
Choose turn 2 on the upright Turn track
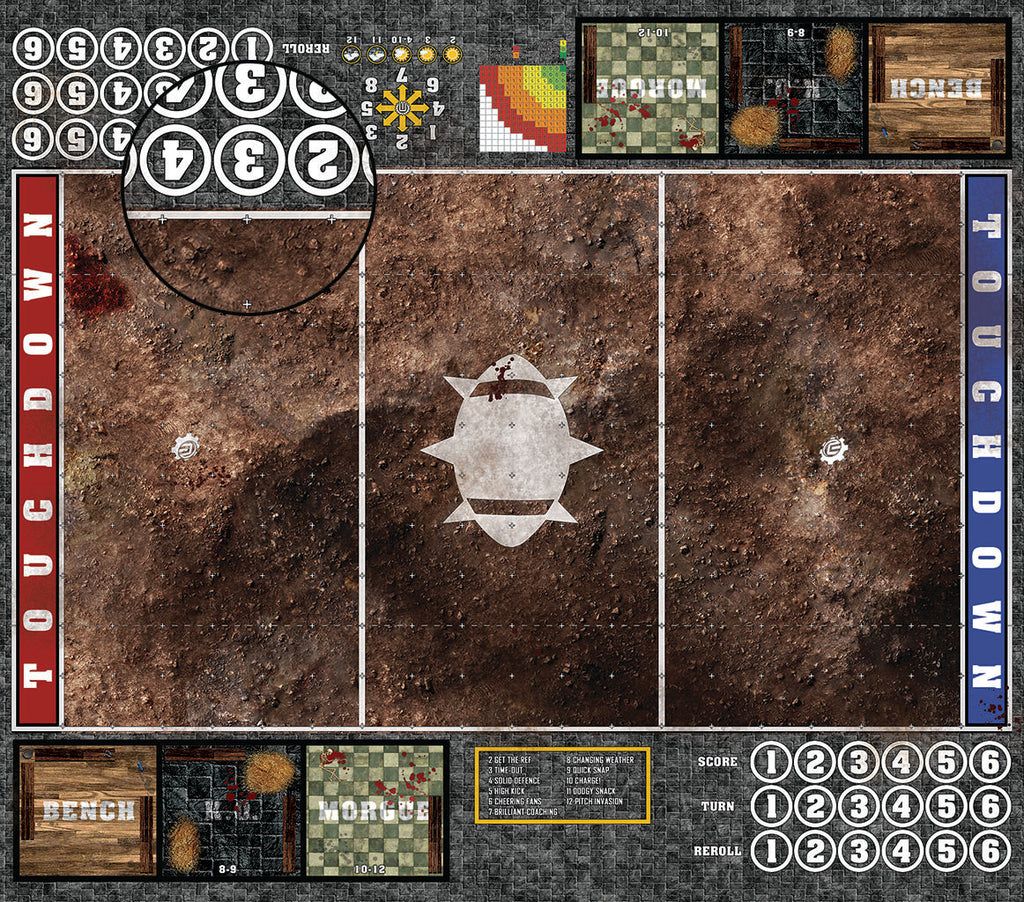tap(815, 806)
